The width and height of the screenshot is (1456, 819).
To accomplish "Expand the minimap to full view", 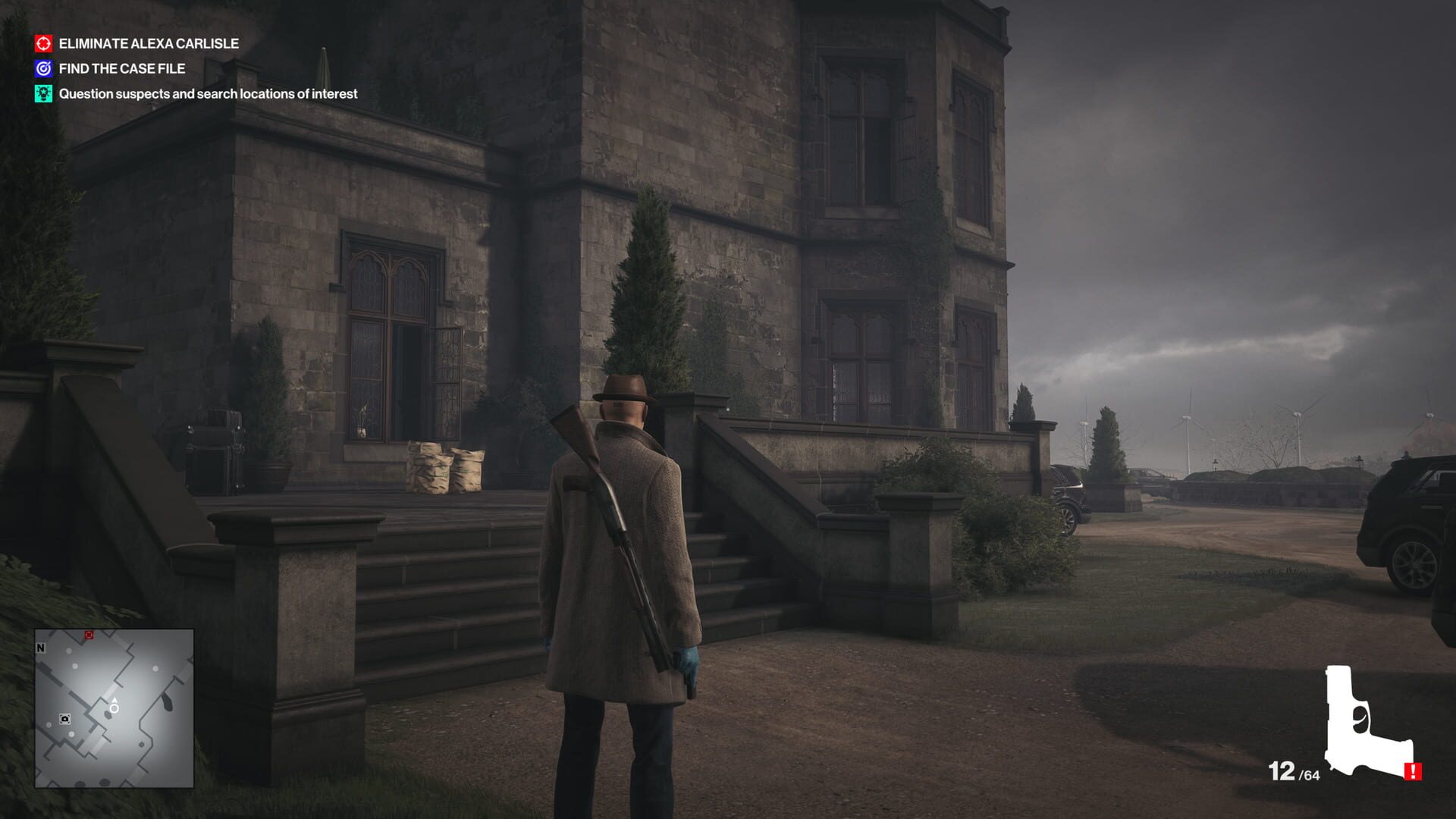I will [x=114, y=709].
